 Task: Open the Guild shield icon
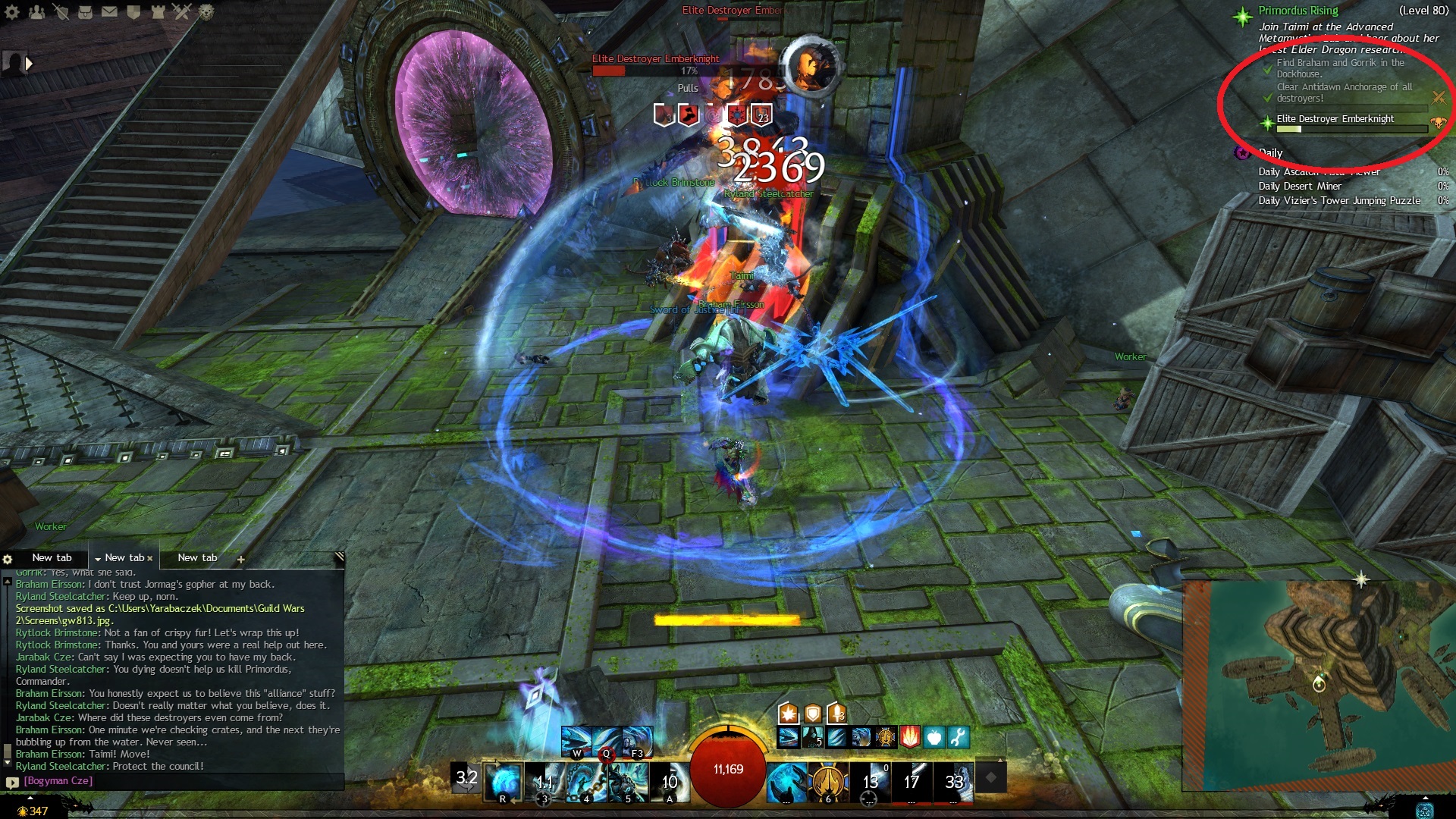(x=134, y=11)
